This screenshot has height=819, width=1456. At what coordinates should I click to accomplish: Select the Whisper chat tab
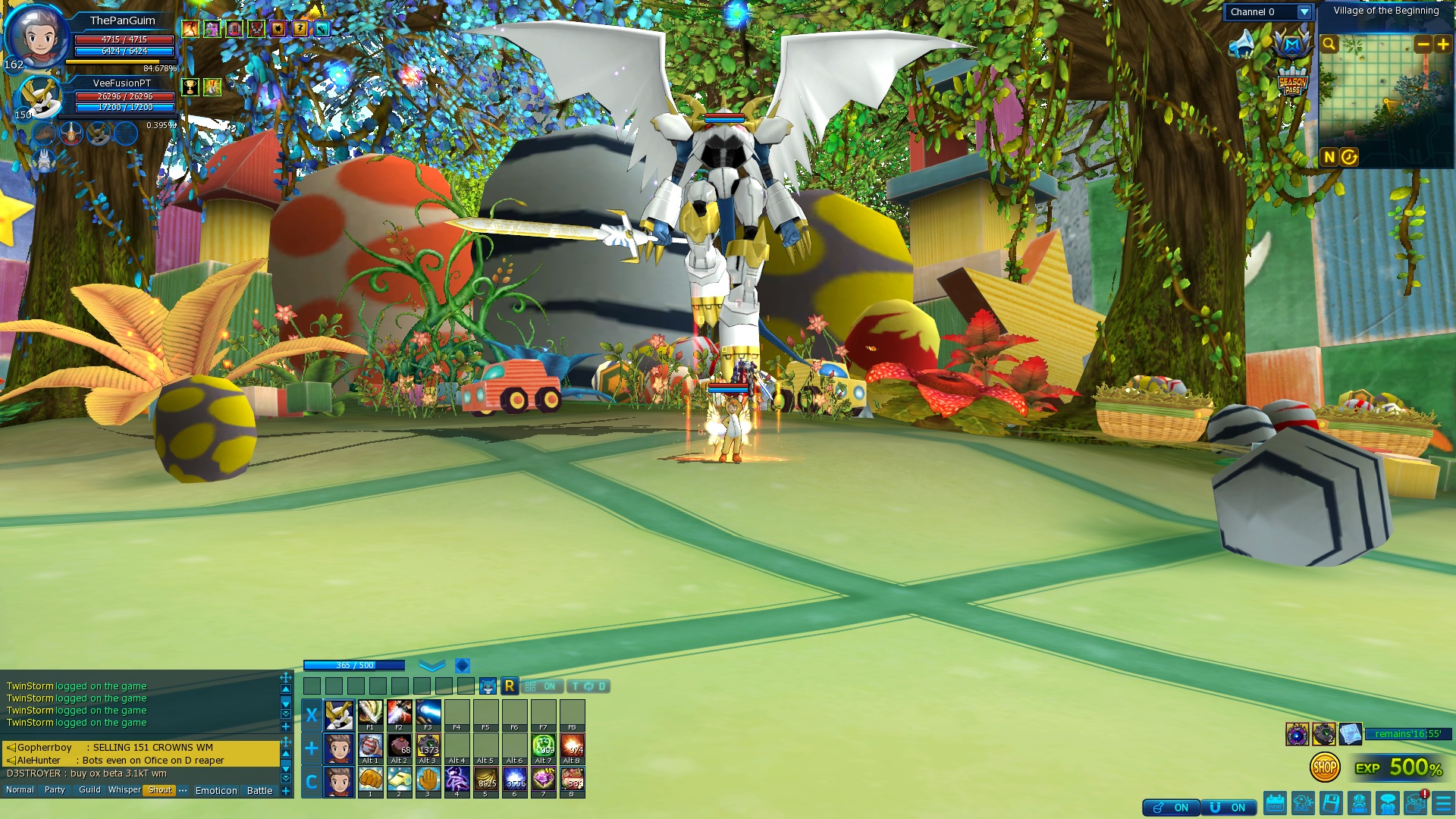[124, 790]
